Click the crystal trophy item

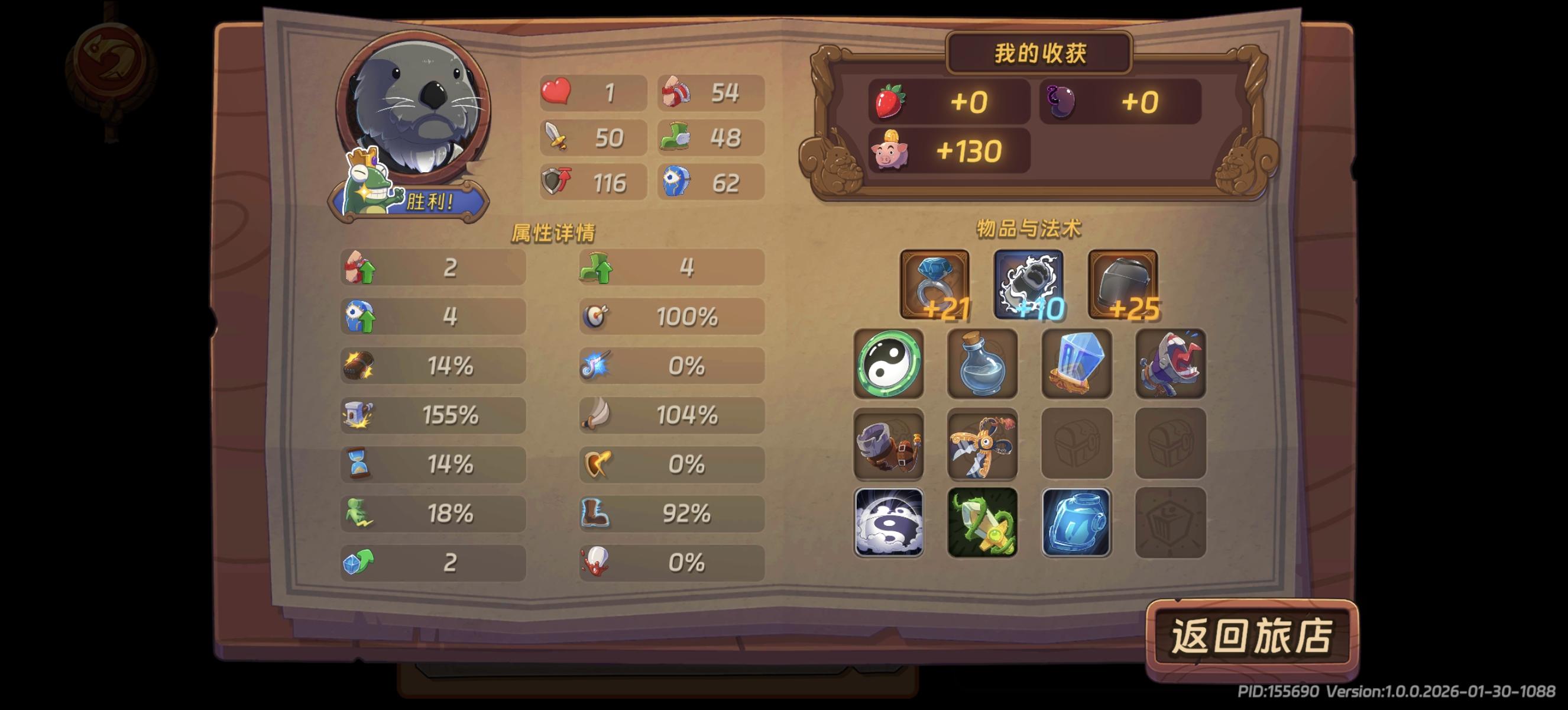coord(1076,364)
